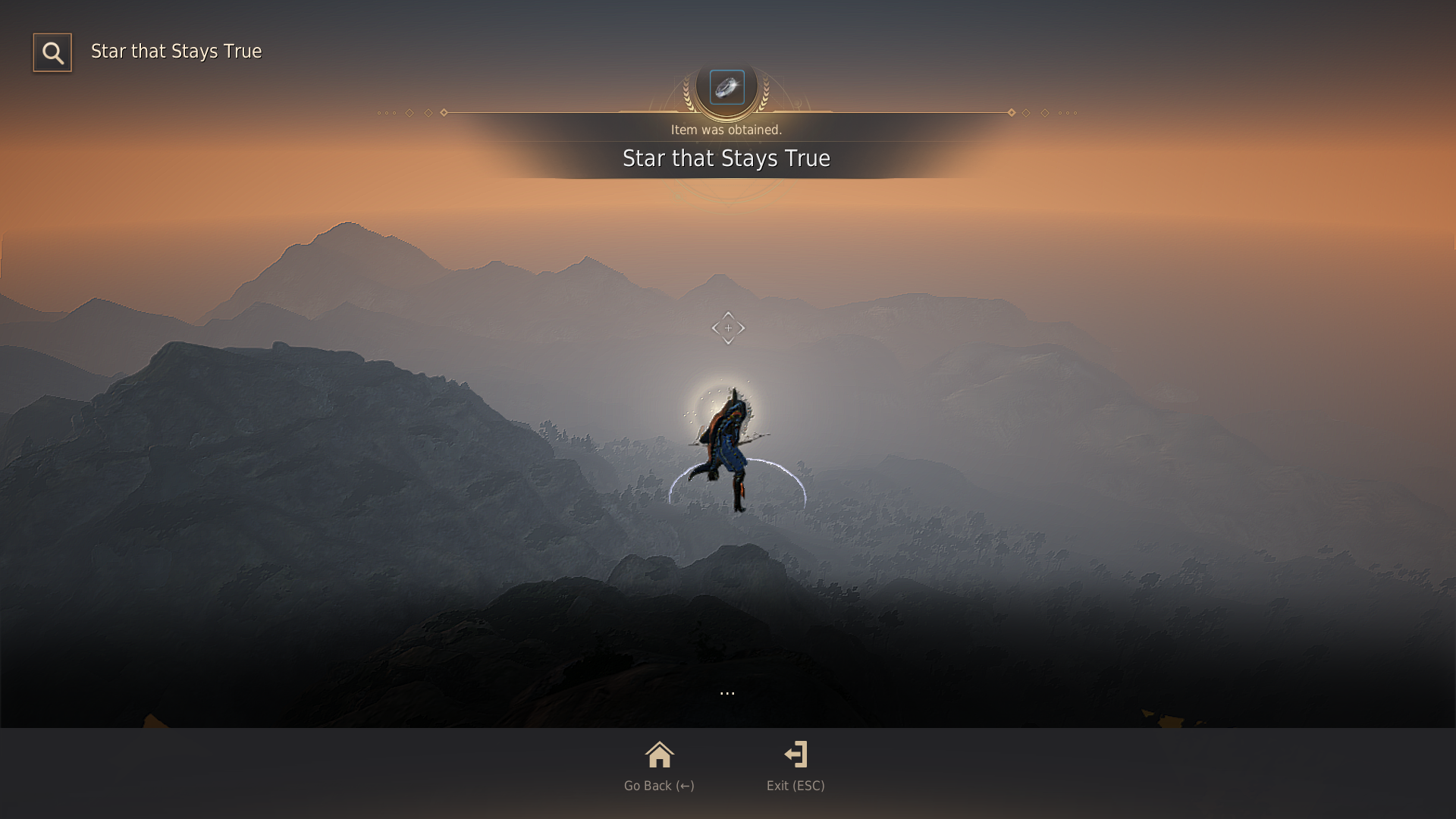Select the Go Back home button
Screen dimensions: 1456x819
pos(659,766)
